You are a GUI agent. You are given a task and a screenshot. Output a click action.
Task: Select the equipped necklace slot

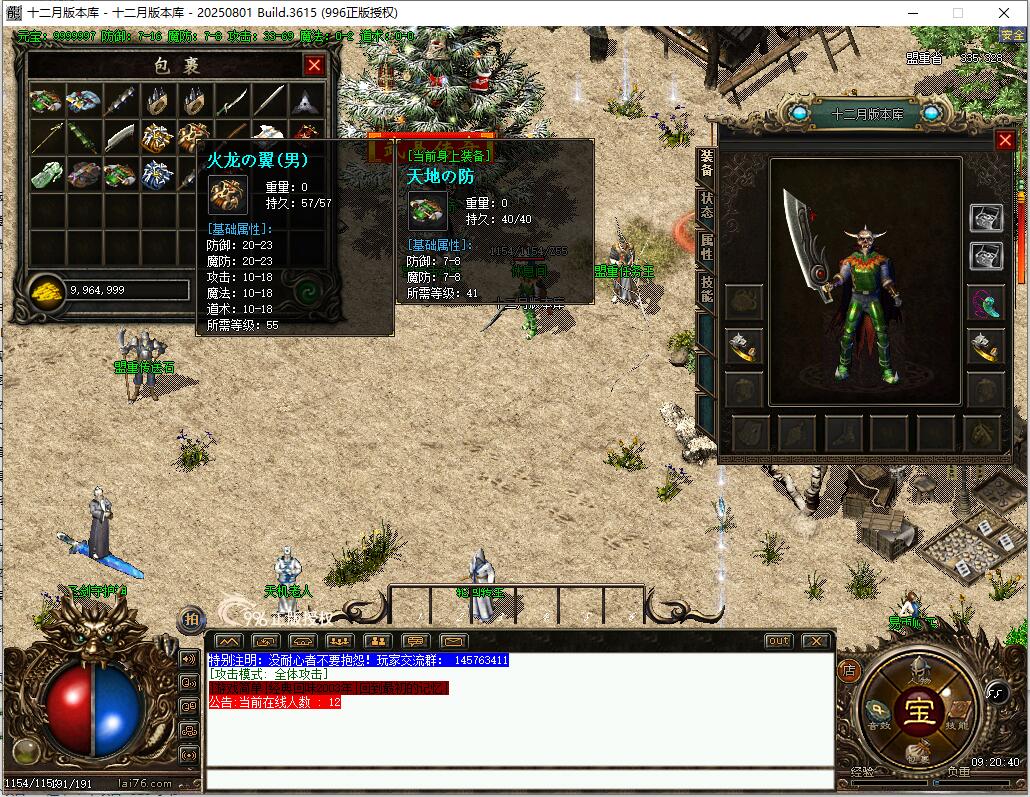(x=985, y=301)
